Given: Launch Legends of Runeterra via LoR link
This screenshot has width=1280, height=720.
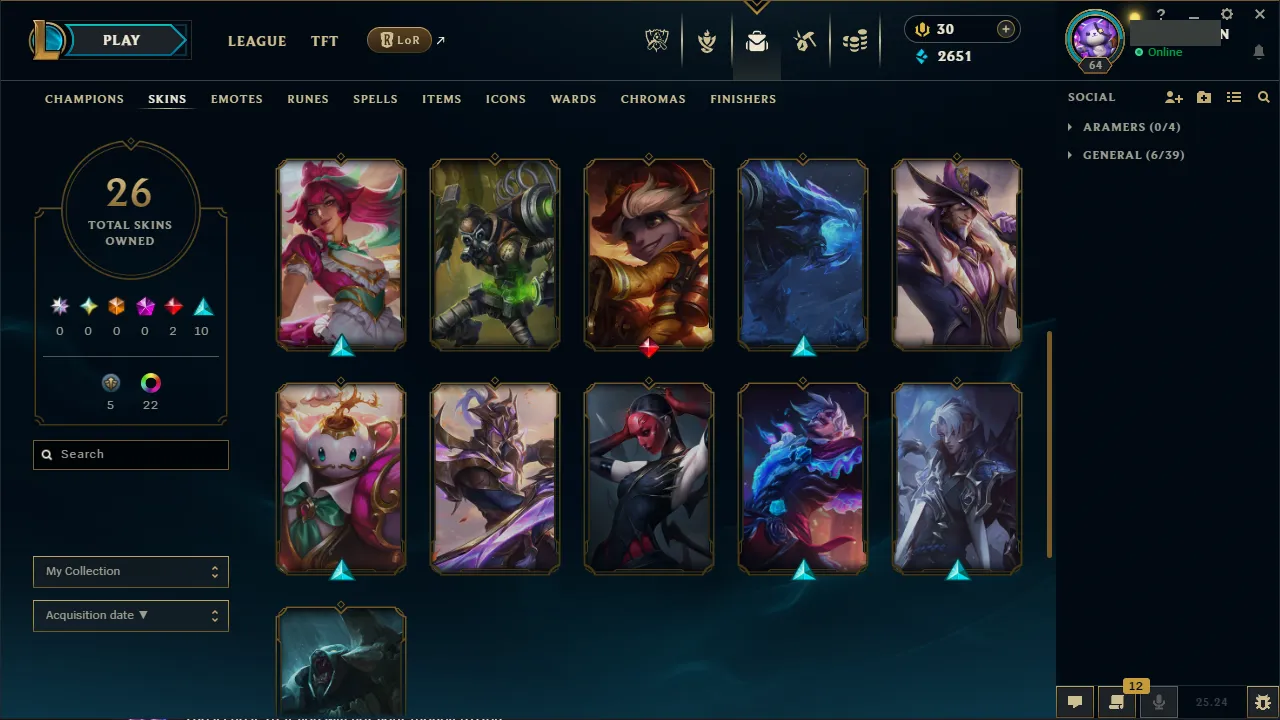Looking at the screenshot, I should [399, 40].
